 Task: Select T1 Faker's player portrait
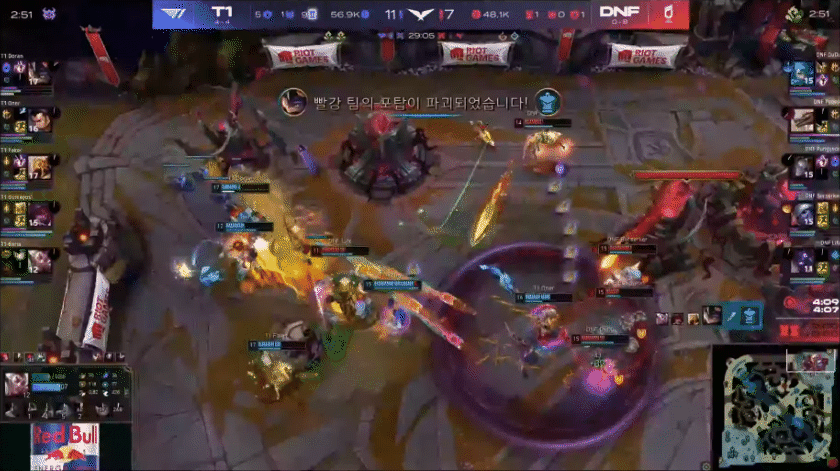coord(40,166)
